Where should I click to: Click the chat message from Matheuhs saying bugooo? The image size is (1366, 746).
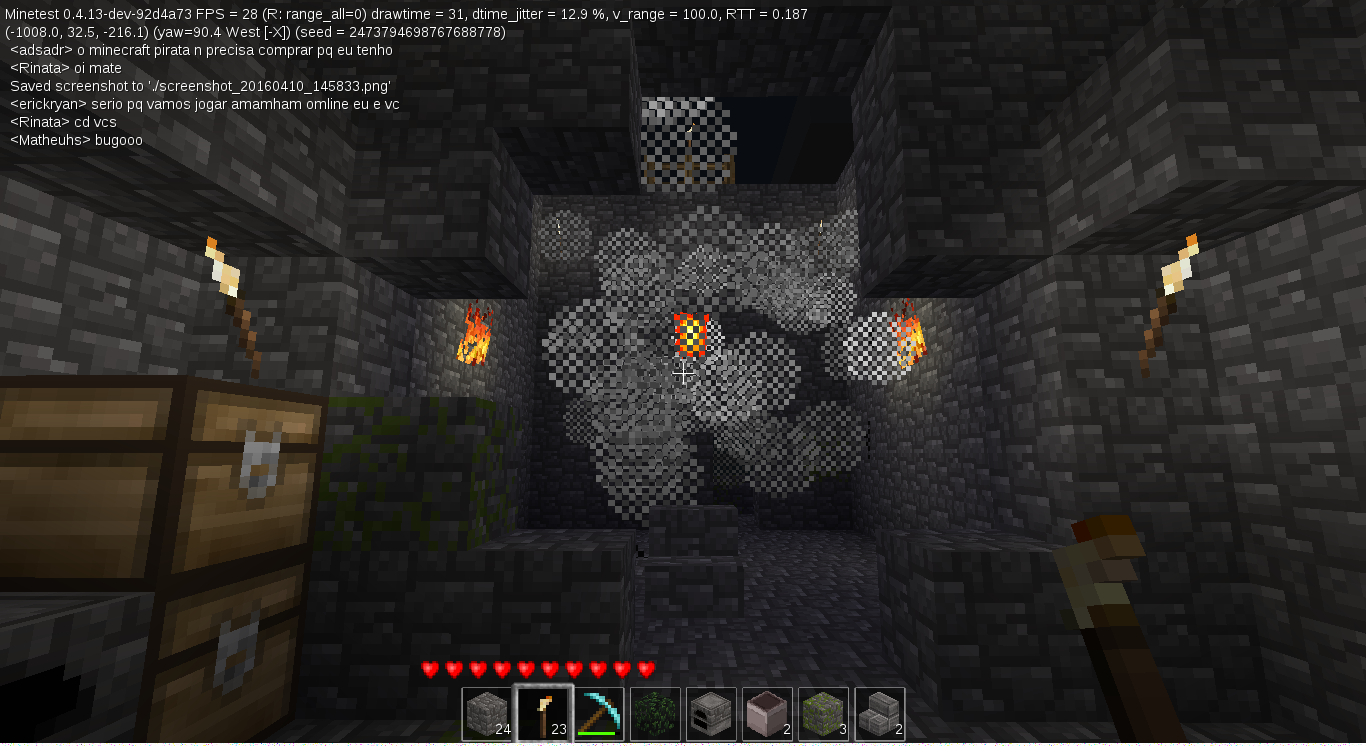(x=75, y=140)
